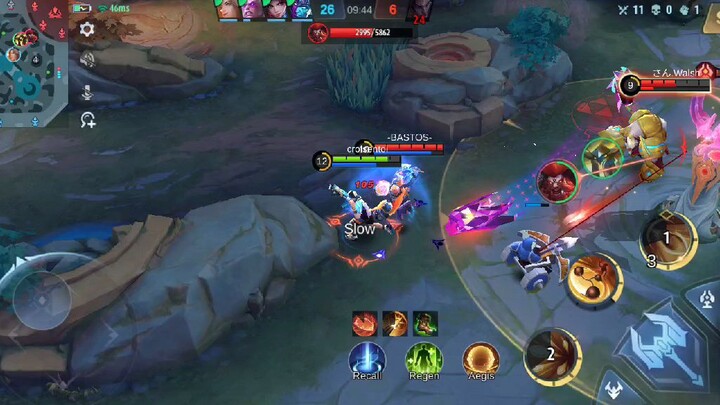Toggle the microphone icon
The width and height of the screenshot is (720, 405).
88,91
